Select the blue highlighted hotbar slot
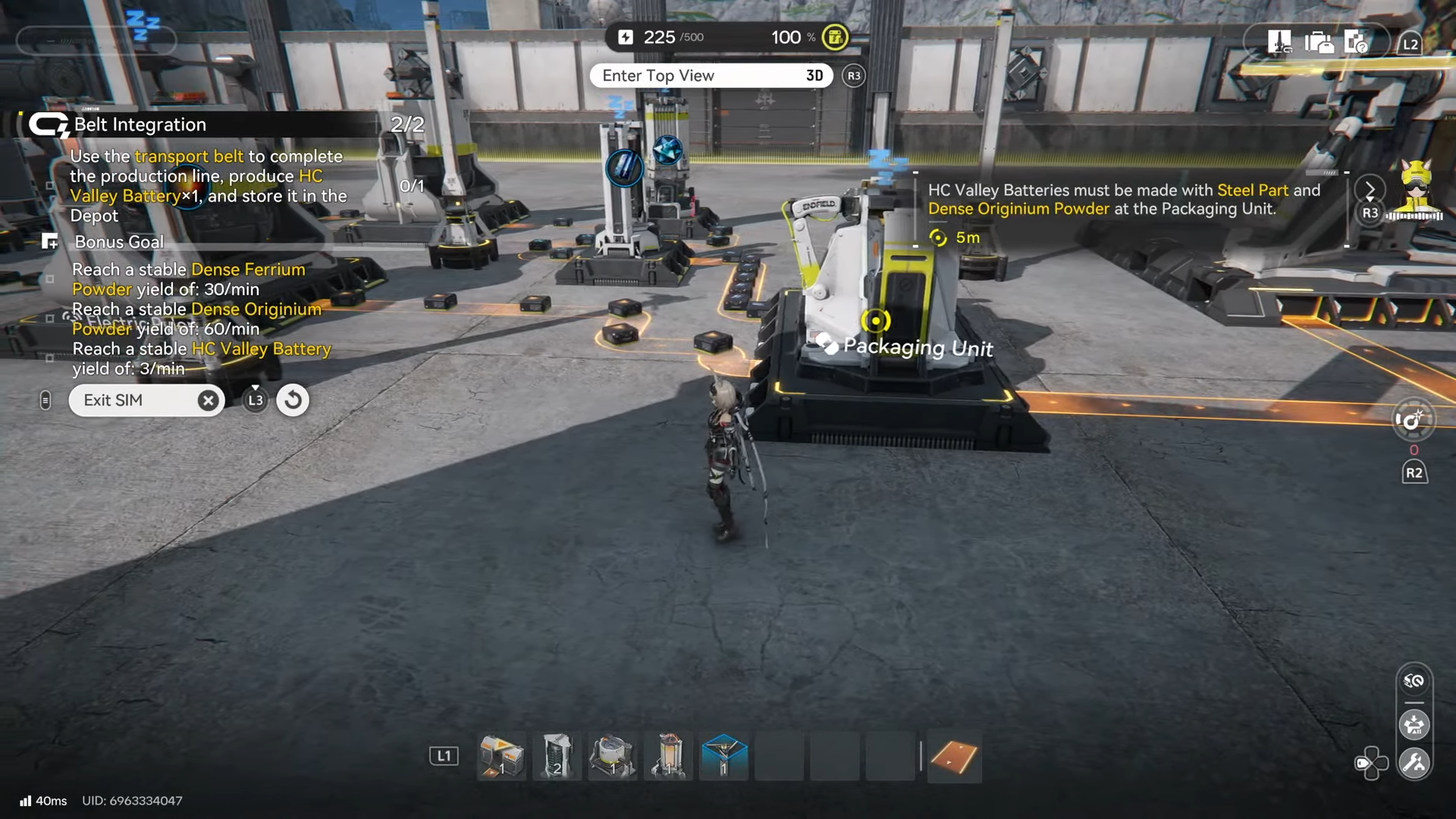The image size is (1456, 819). (x=723, y=756)
